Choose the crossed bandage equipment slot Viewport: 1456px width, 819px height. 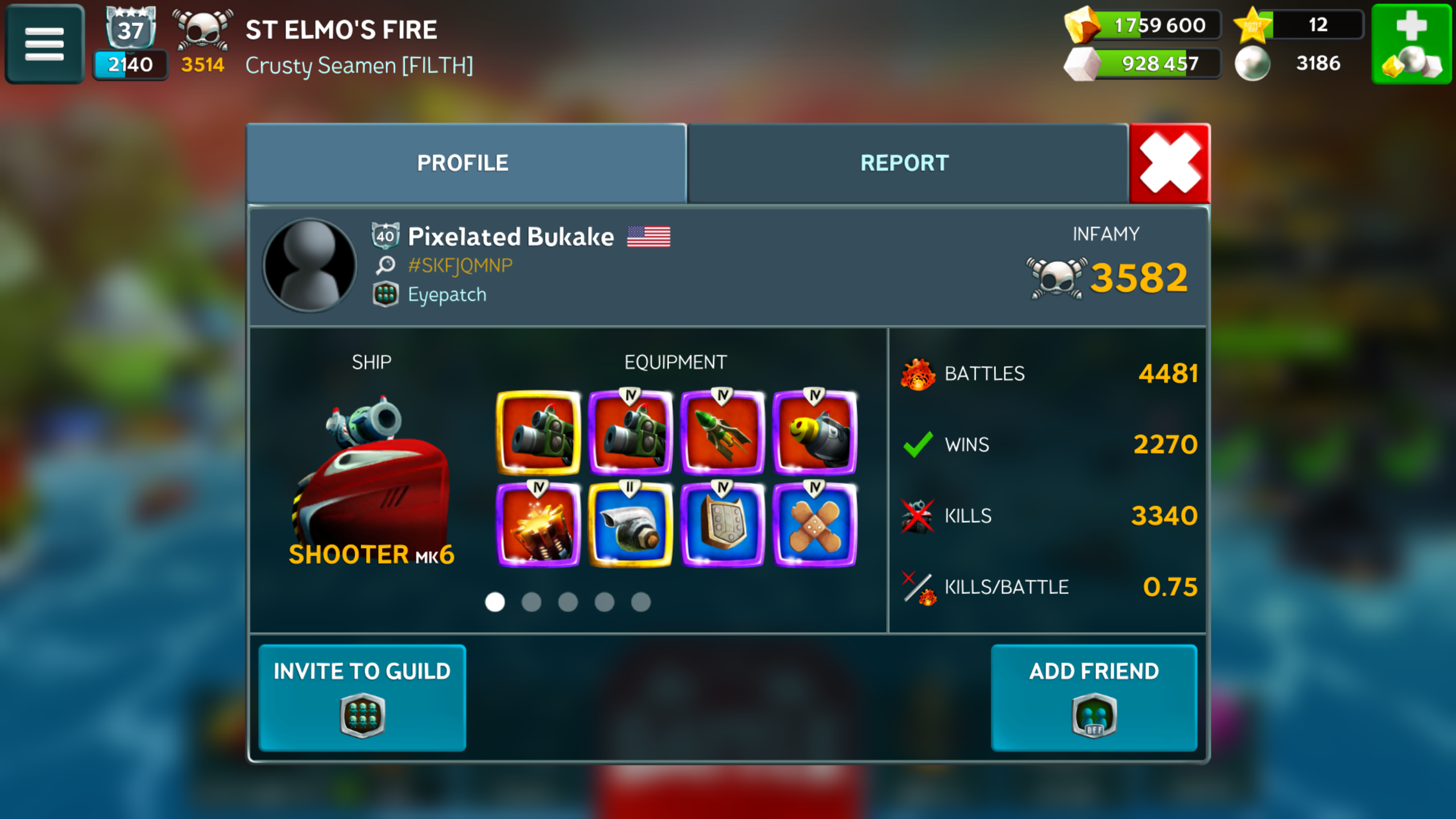[814, 525]
